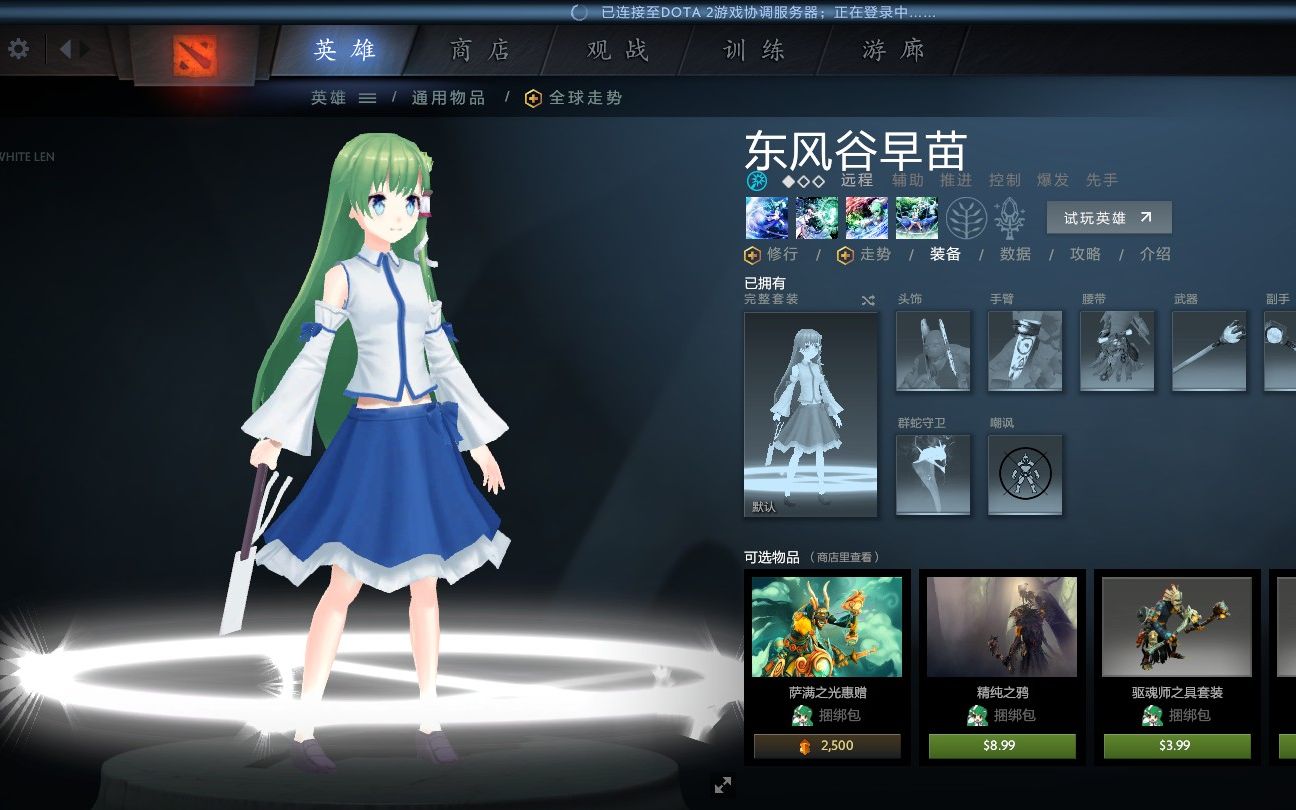
Task: View the hero's ultimate ability icon
Action: coord(916,217)
